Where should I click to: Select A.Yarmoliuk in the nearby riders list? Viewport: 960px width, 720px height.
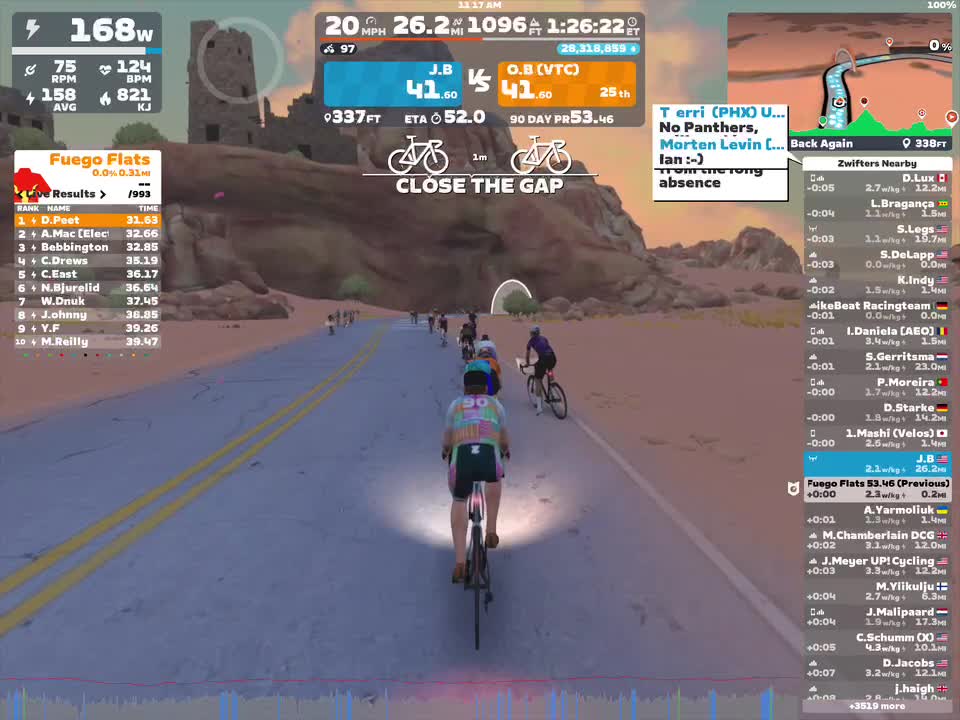pos(878,515)
